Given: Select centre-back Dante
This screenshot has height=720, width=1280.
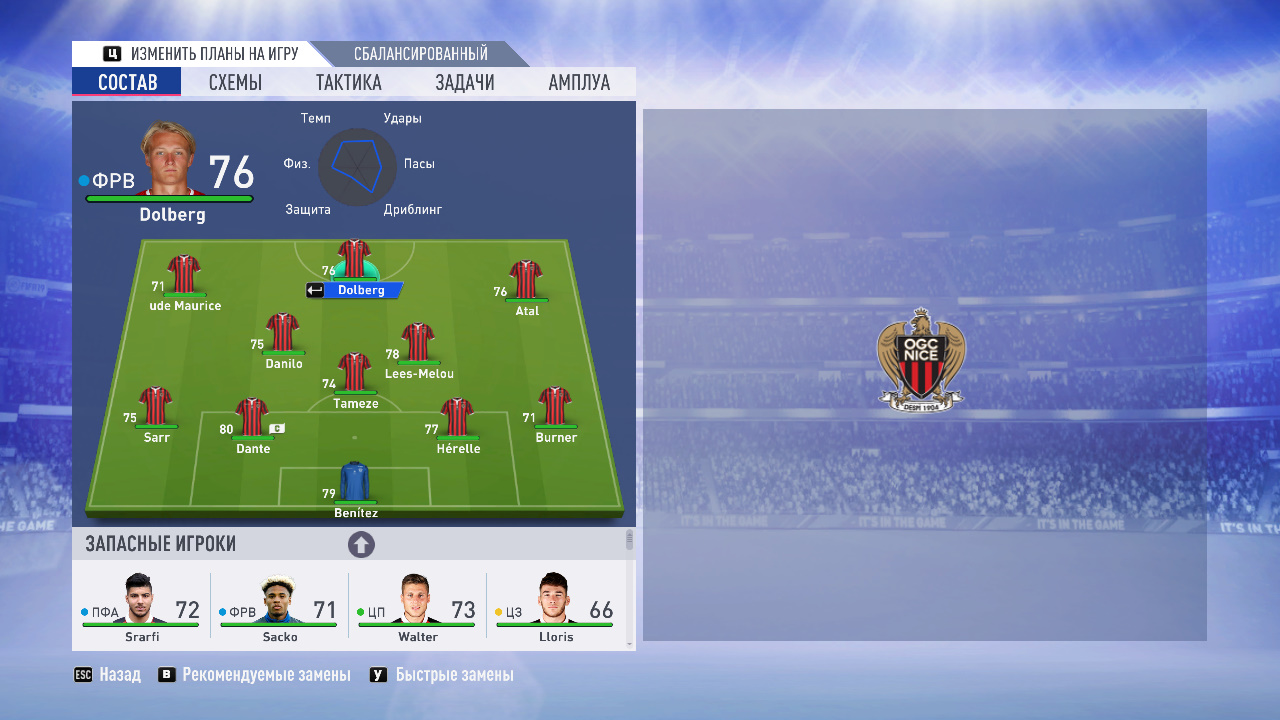Looking at the screenshot, I should [x=252, y=420].
